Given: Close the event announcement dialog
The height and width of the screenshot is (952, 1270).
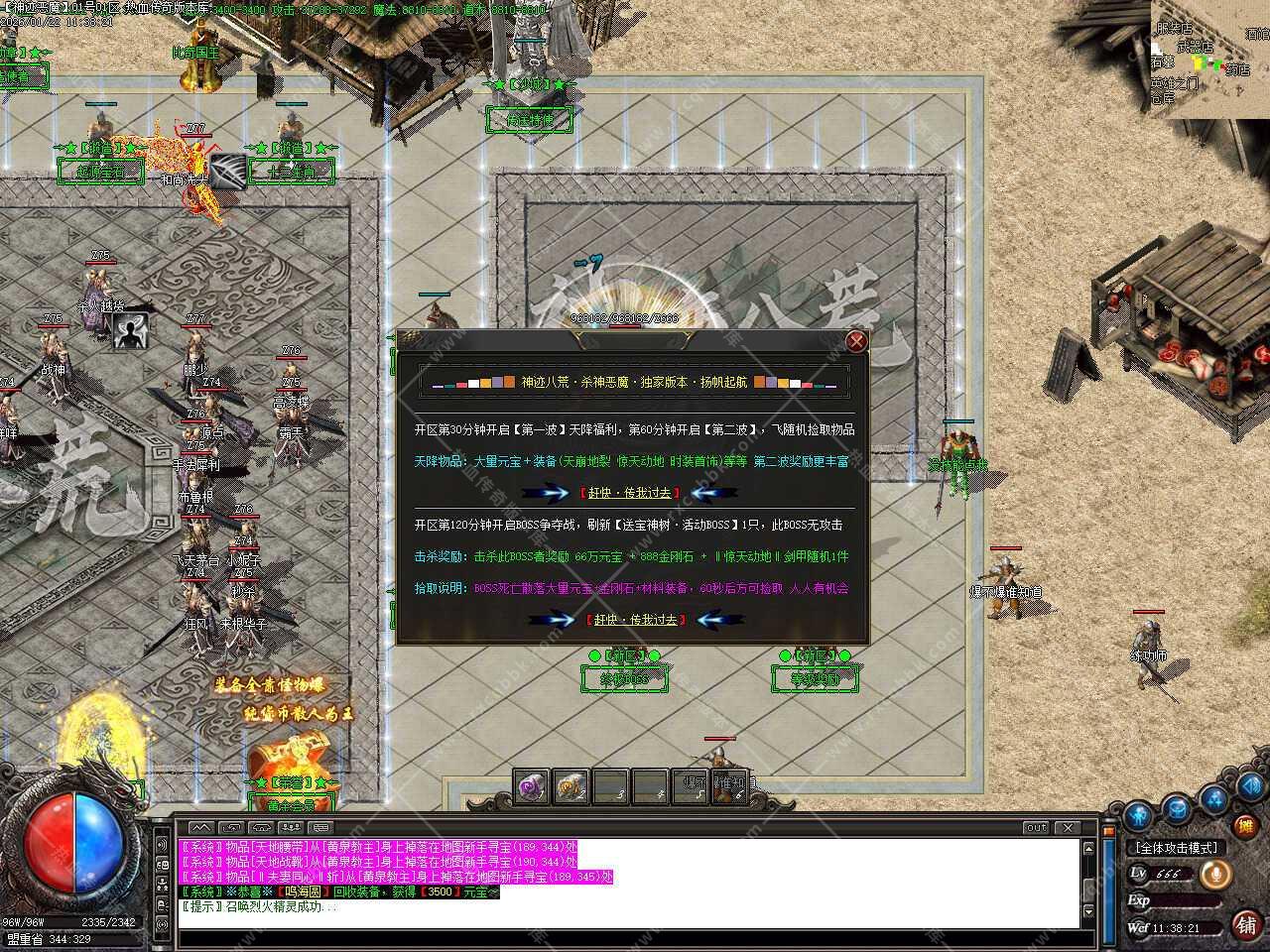Looking at the screenshot, I should click(856, 342).
